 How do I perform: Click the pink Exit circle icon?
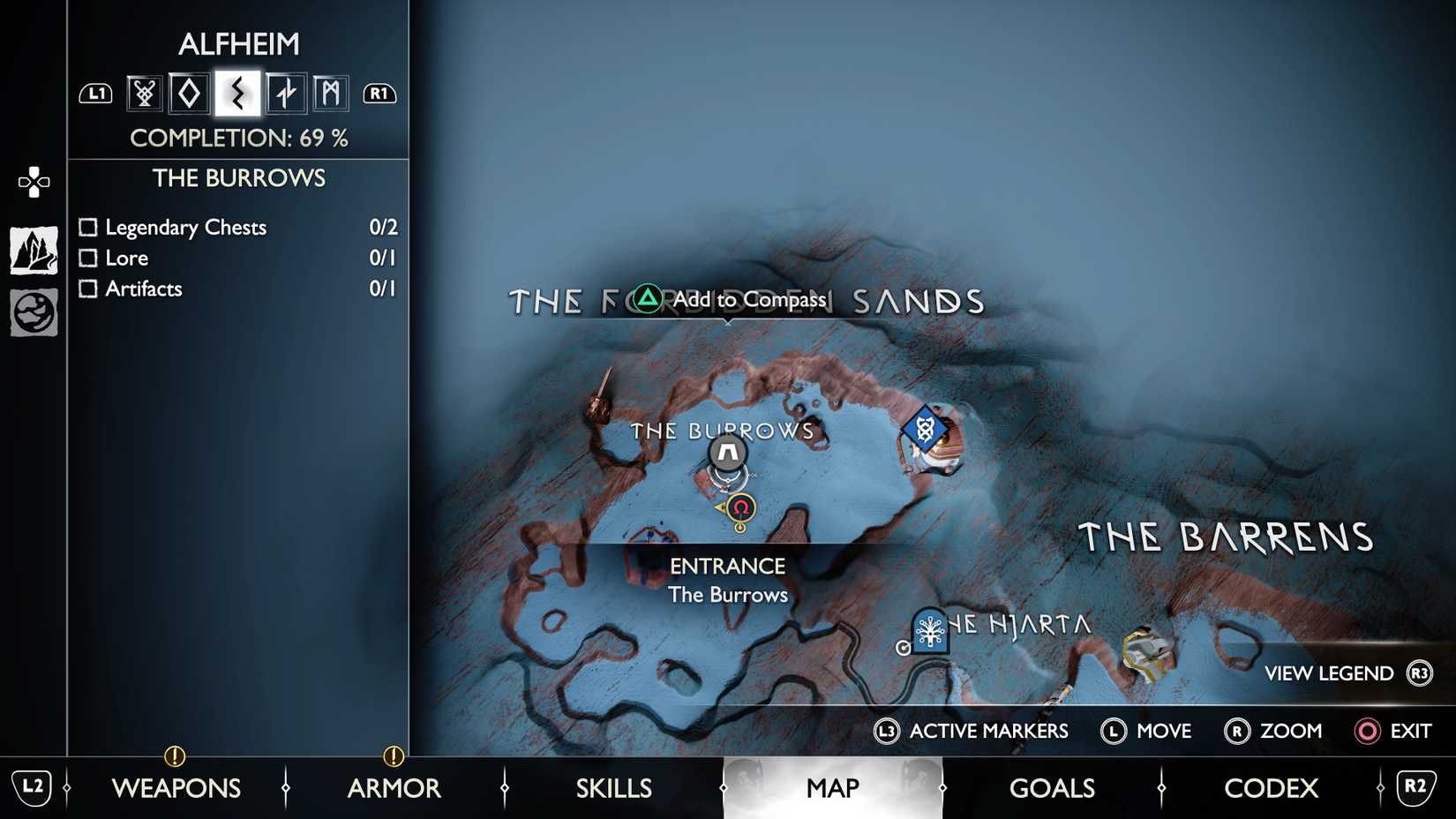tap(1366, 732)
